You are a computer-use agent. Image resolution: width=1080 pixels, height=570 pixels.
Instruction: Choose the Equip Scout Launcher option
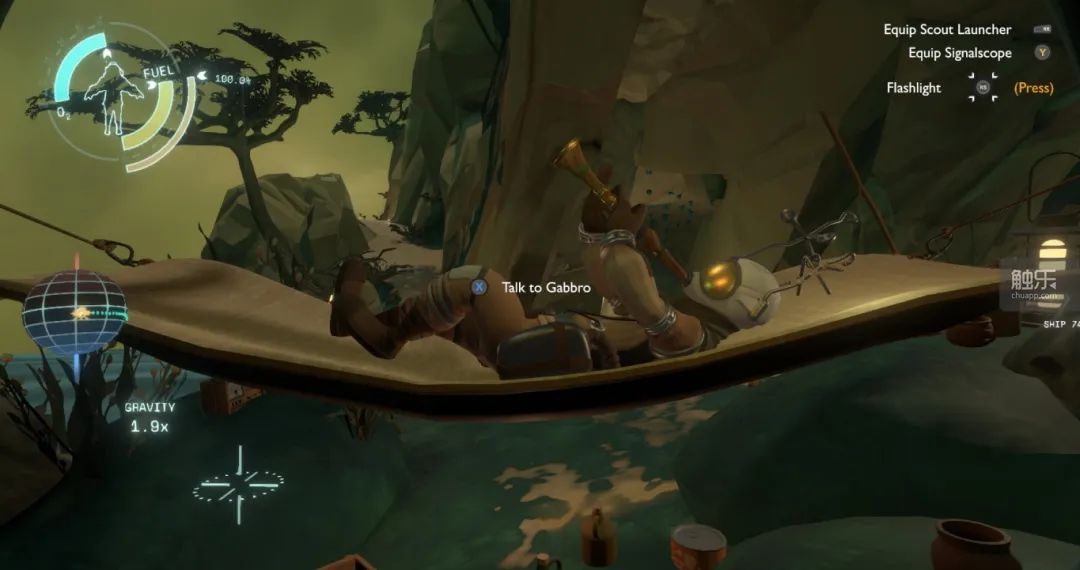click(x=947, y=30)
